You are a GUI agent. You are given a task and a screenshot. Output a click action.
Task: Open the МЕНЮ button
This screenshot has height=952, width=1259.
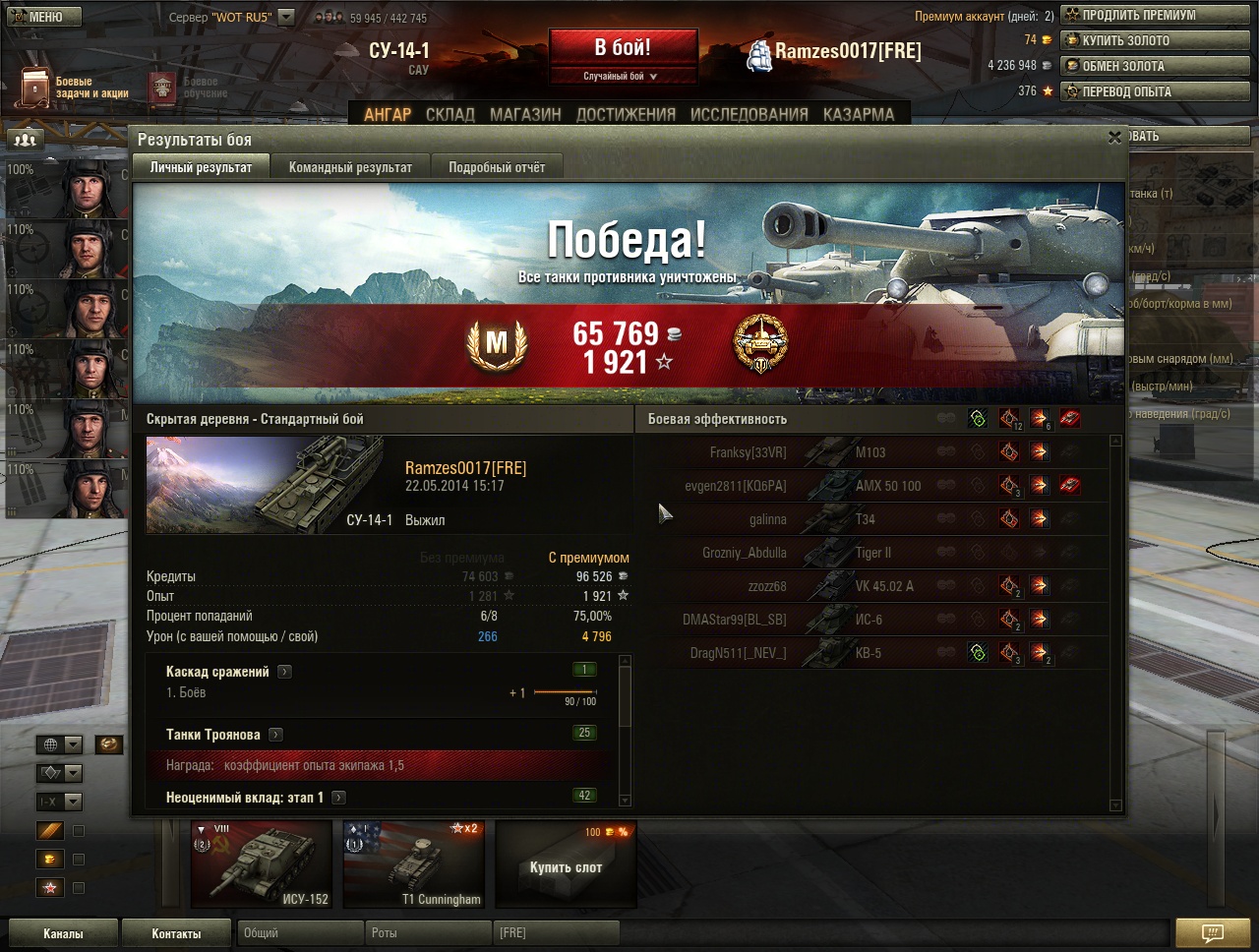point(37,17)
